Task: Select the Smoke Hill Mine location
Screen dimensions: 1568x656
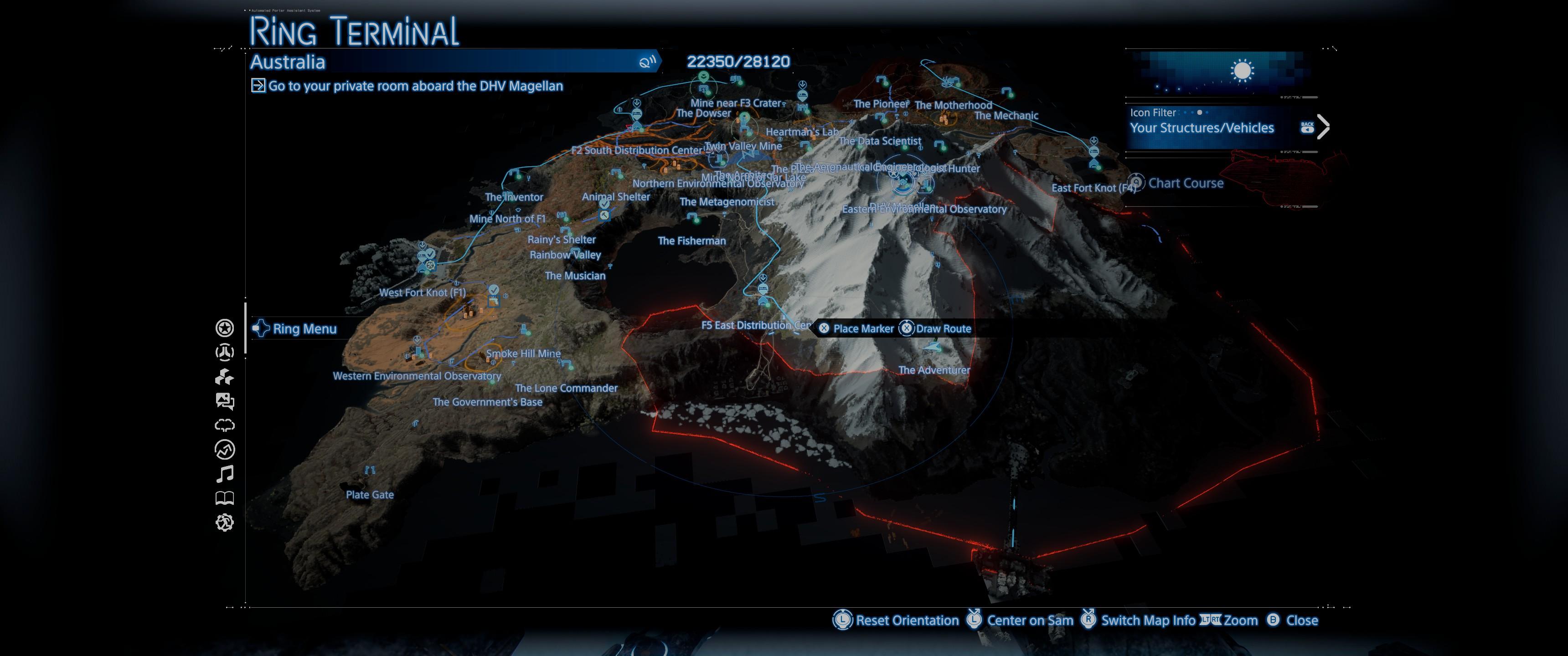Action: coord(523,354)
